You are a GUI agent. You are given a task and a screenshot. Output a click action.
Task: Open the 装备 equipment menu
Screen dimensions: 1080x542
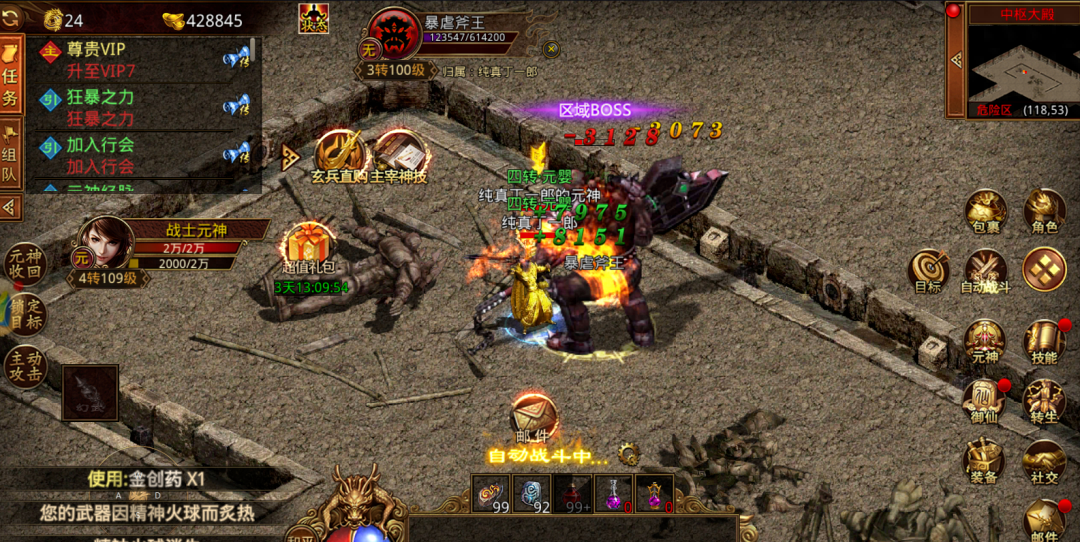point(985,460)
